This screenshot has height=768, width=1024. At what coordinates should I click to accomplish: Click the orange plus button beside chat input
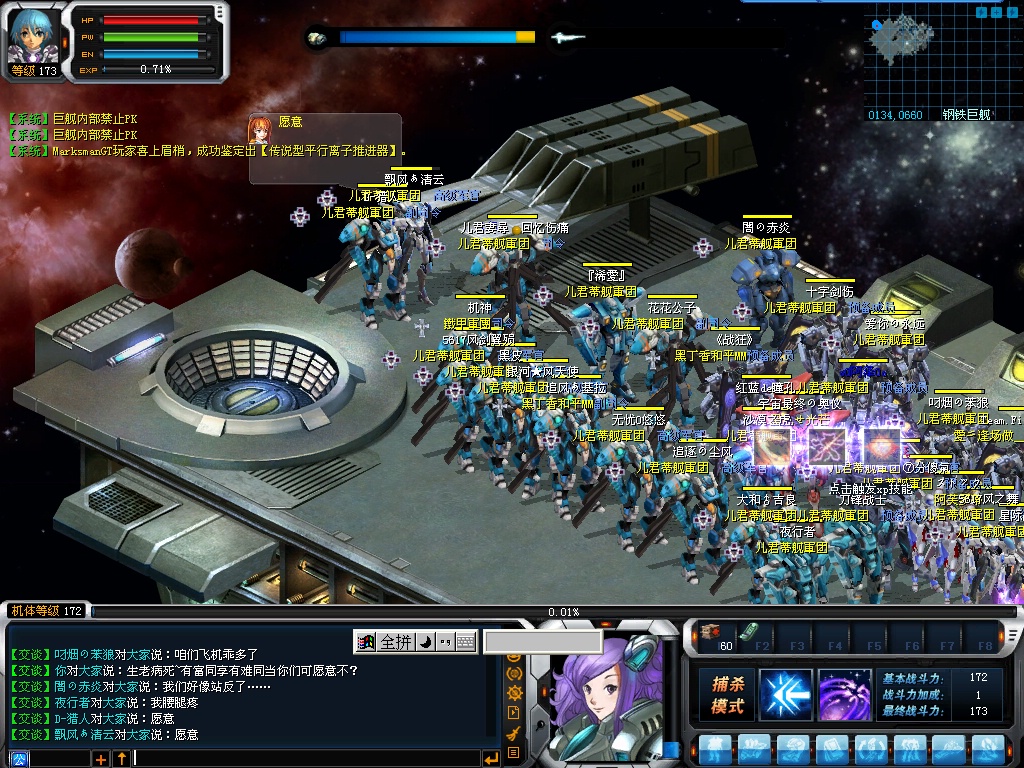click(x=101, y=759)
